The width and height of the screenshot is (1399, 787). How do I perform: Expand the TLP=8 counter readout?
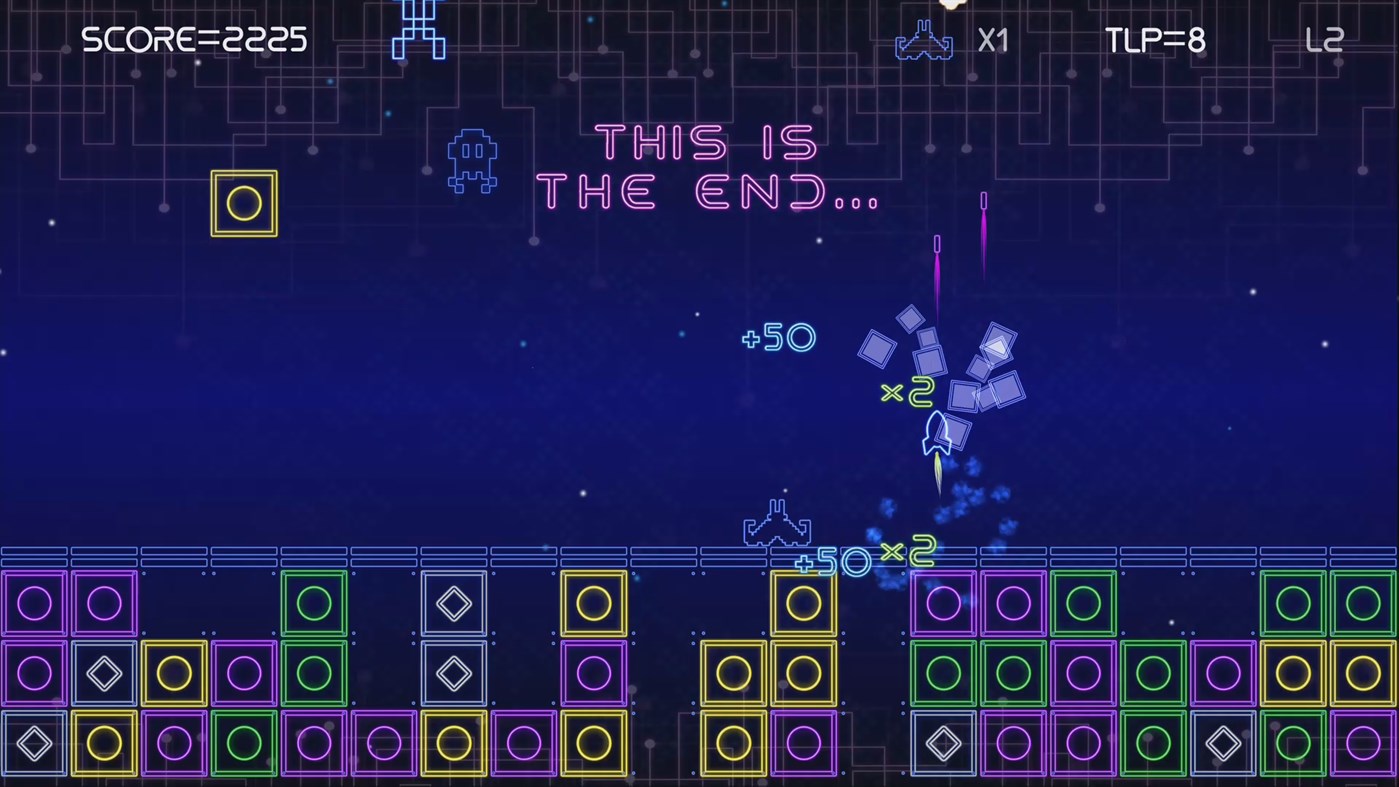1154,41
